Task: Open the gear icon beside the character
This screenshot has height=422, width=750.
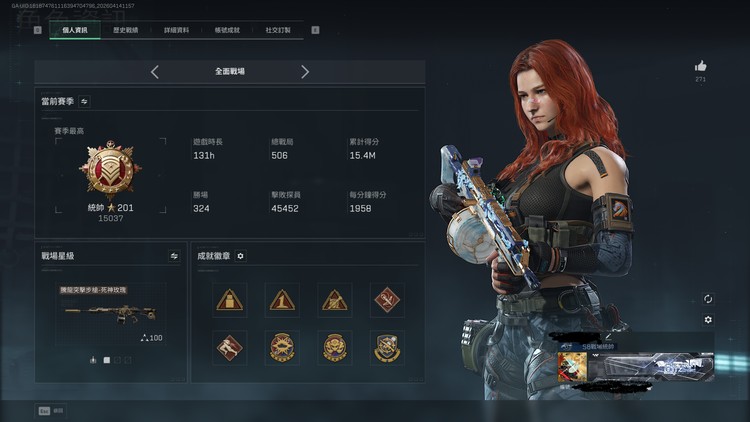Action: (x=708, y=320)
